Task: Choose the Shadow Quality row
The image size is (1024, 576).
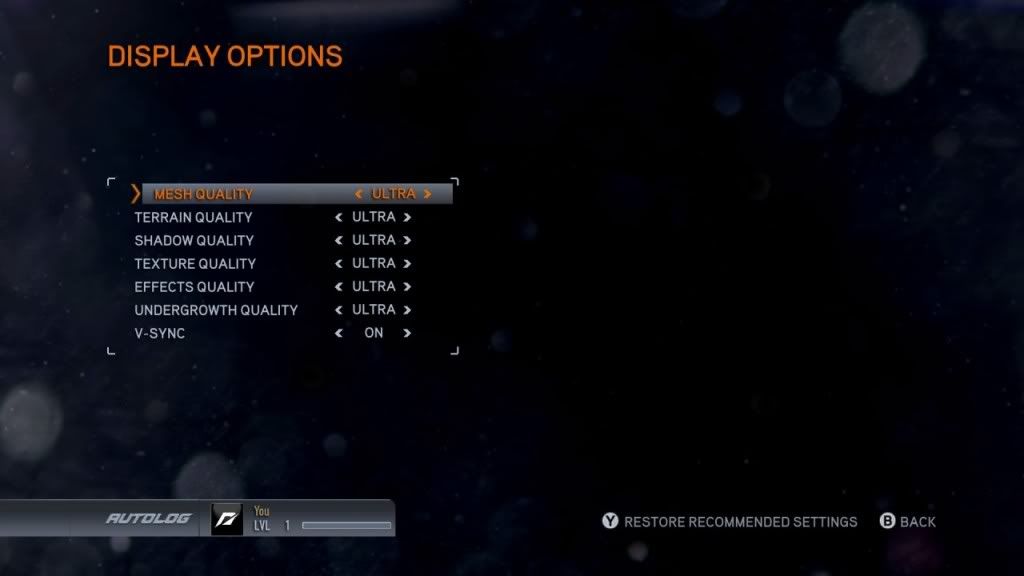Action: tap(194, 240)
